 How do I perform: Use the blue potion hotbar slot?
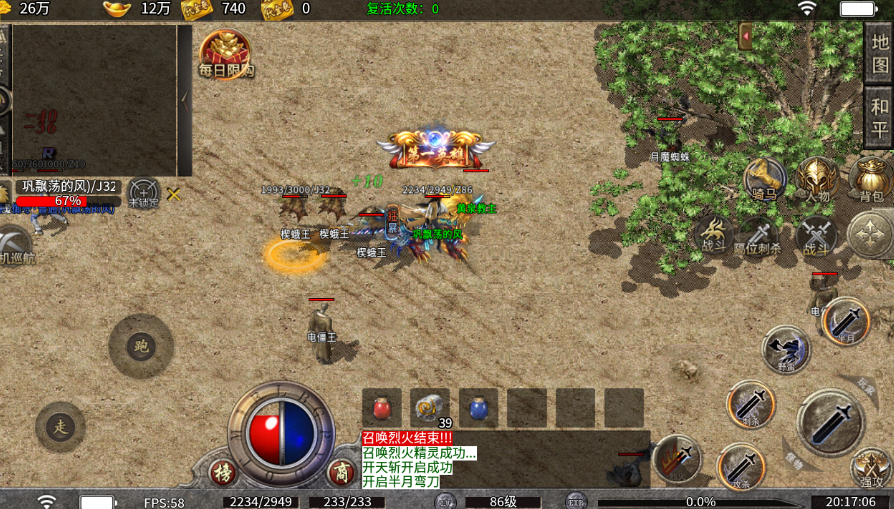478,408
